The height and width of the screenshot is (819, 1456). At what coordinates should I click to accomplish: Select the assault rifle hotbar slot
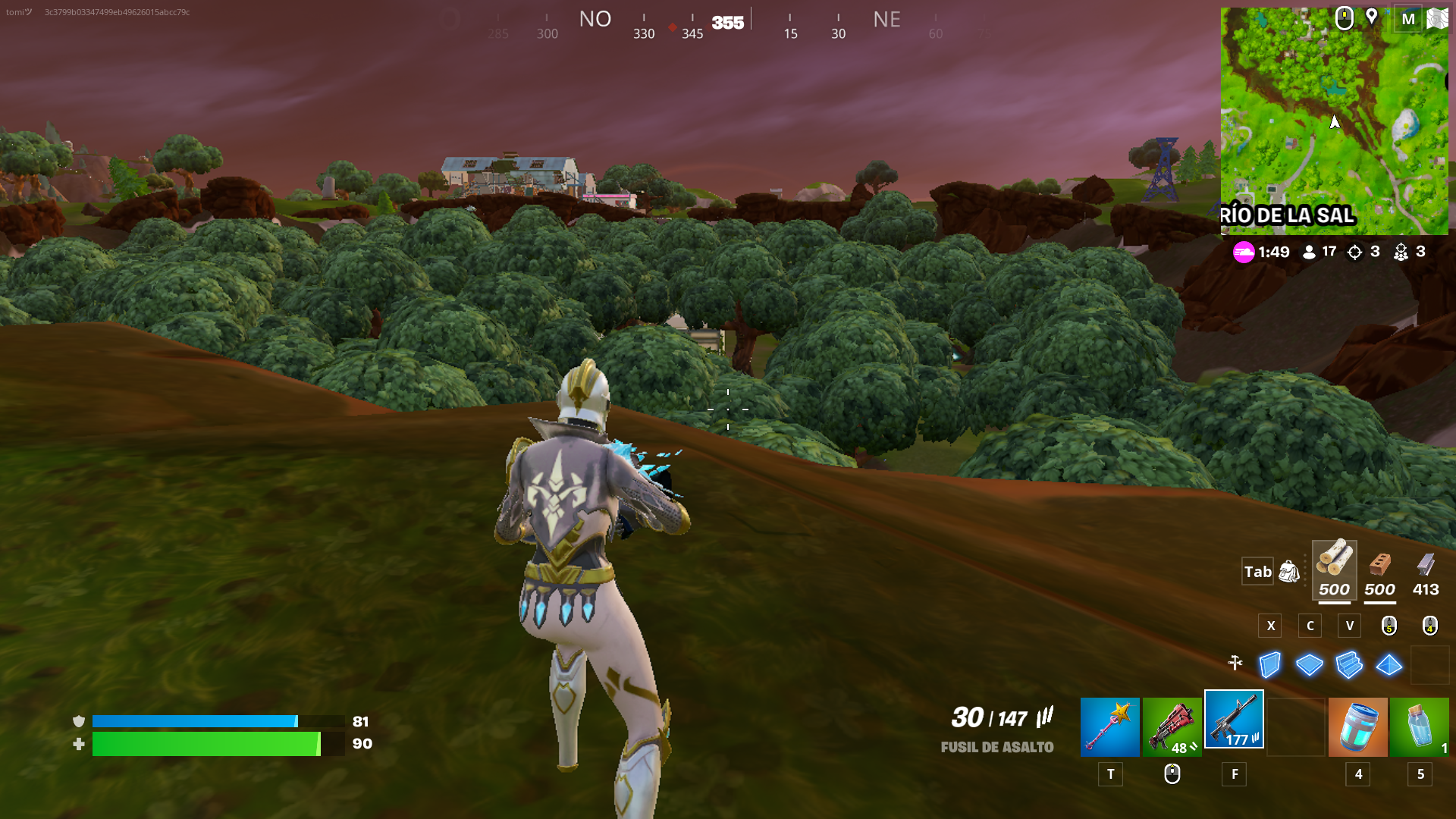[x=1234, y=720]
